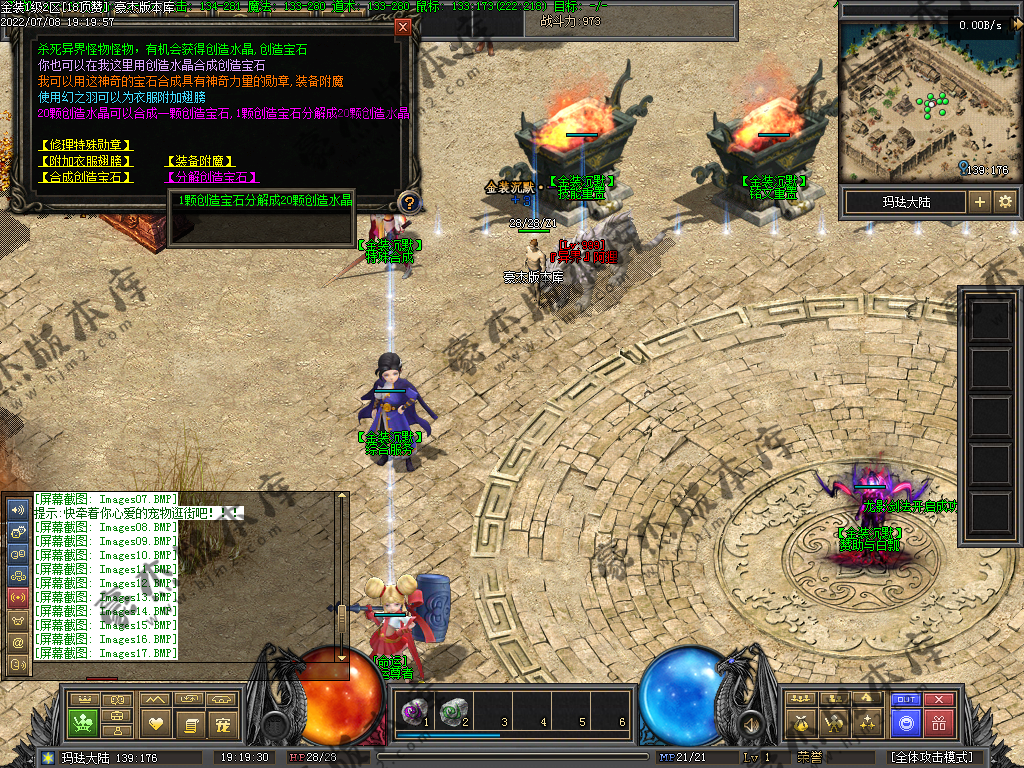Open the red gift box button

(x=939, y=722)
